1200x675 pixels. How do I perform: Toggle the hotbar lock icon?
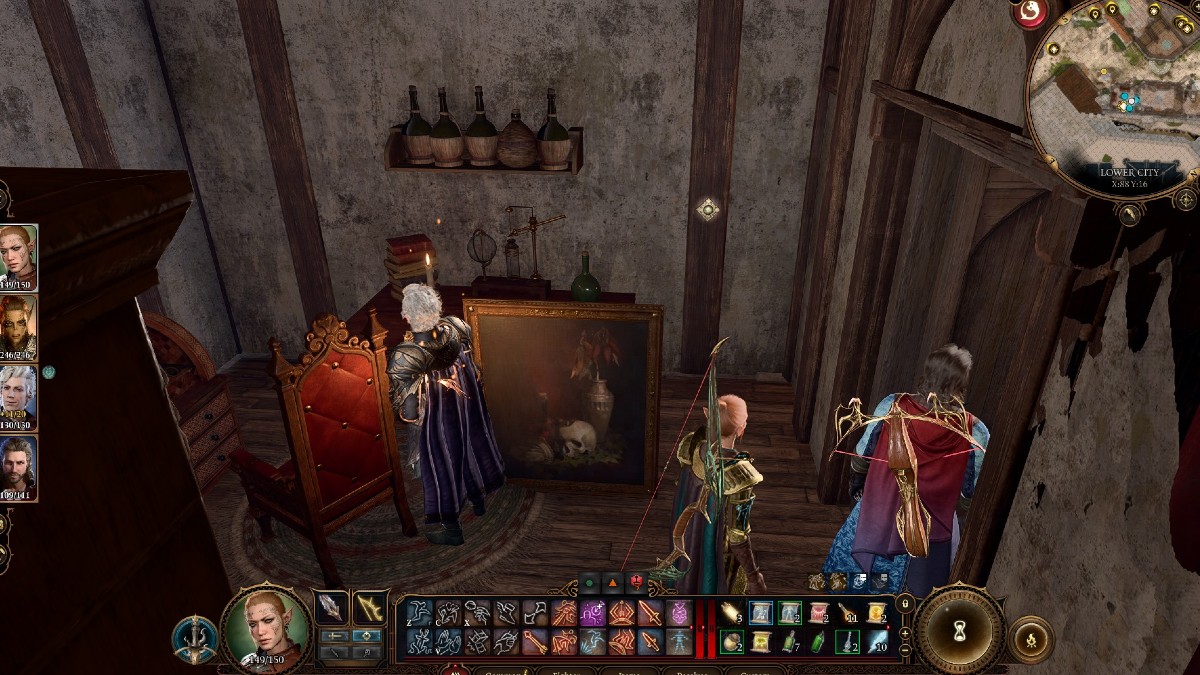pos(905,603)
